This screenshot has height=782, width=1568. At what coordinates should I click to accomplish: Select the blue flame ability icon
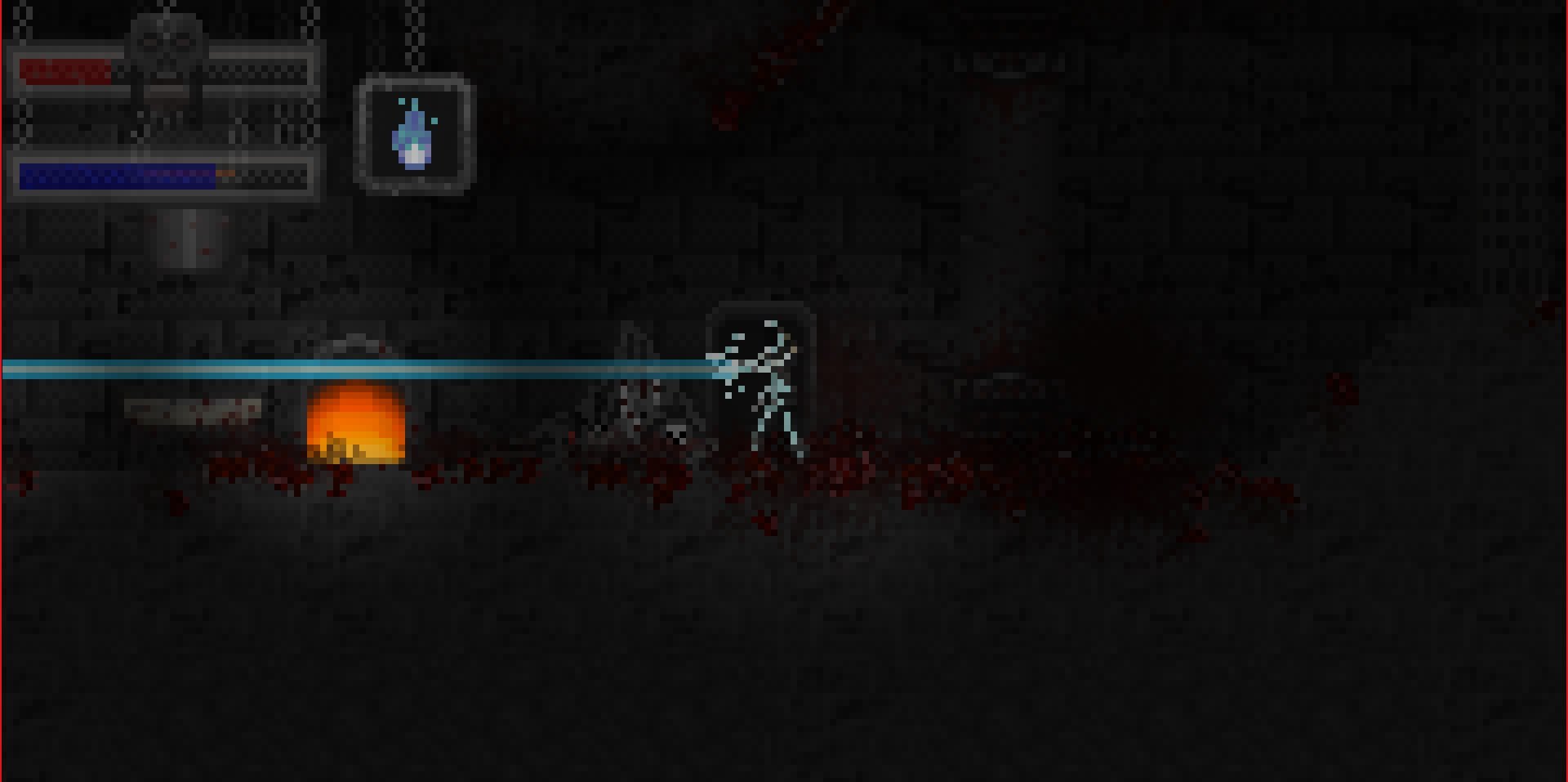click(x=412, y=135)
